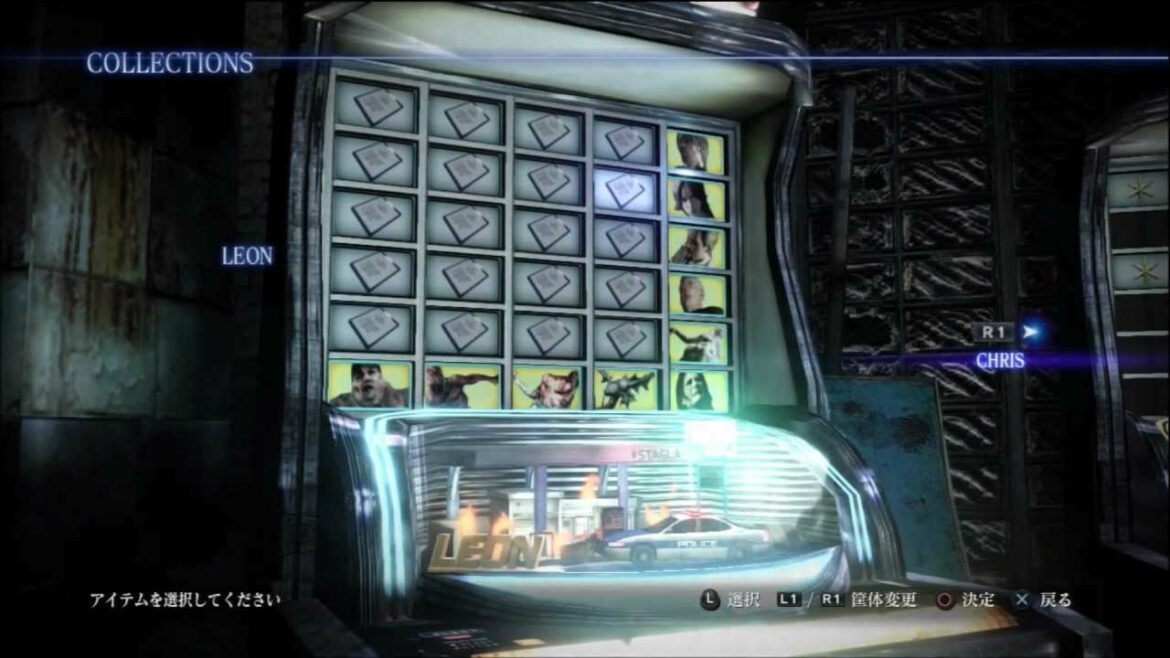Switch to the CHRIS collection cabinet
The width and height of the screenshot is (1170, 658).
coord(1000,360)
